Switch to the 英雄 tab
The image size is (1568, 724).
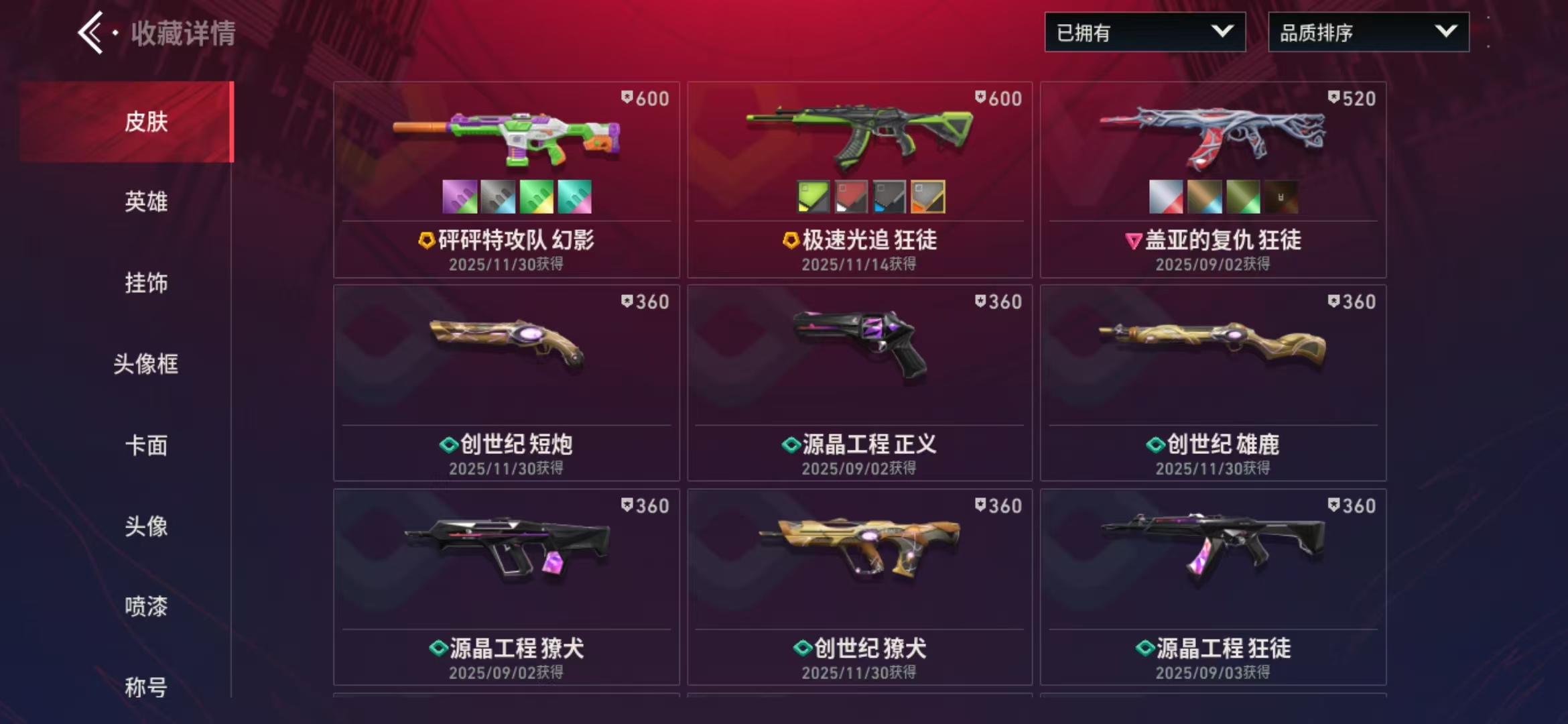146,202
